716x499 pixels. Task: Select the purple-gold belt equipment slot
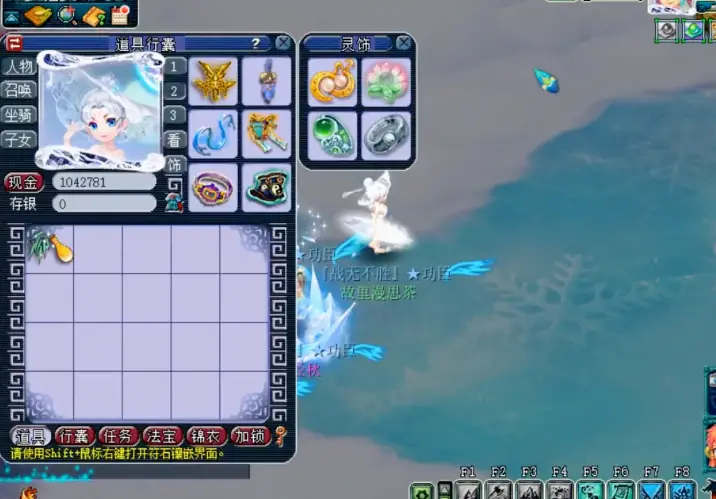pos(214,187)
